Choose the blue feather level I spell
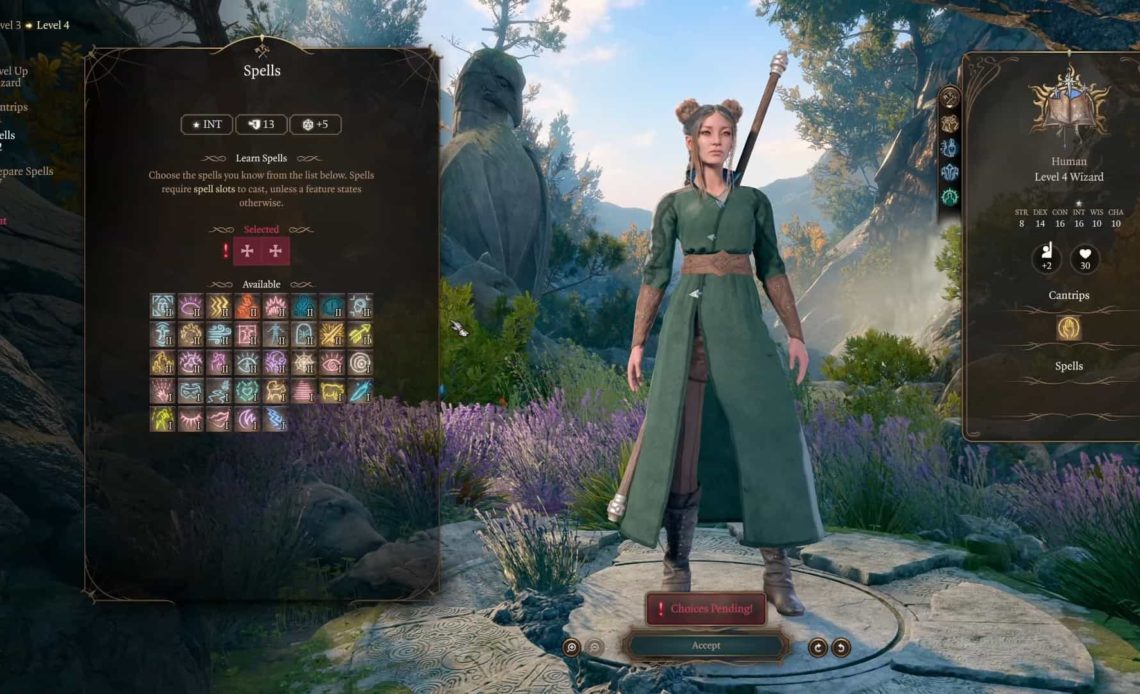The width and height of the screenshot is (1140, 694). [x=360, y=391]
